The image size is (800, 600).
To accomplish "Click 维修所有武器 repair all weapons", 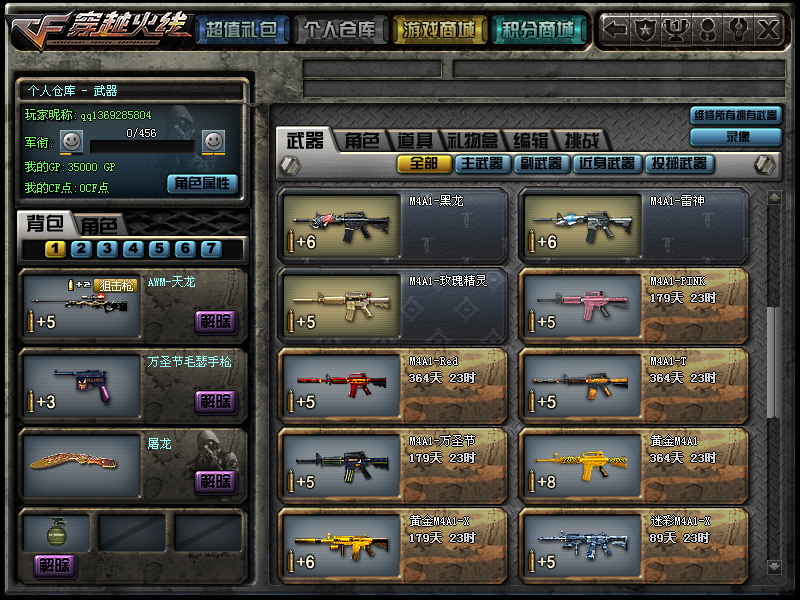I will 736,116.
